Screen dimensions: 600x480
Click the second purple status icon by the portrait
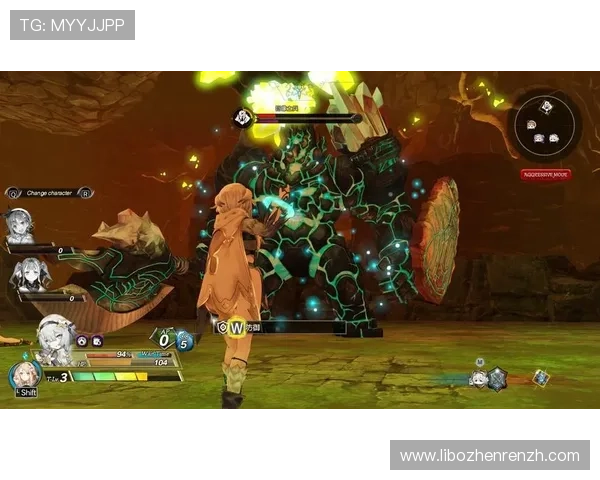click(x=97, y=340)
